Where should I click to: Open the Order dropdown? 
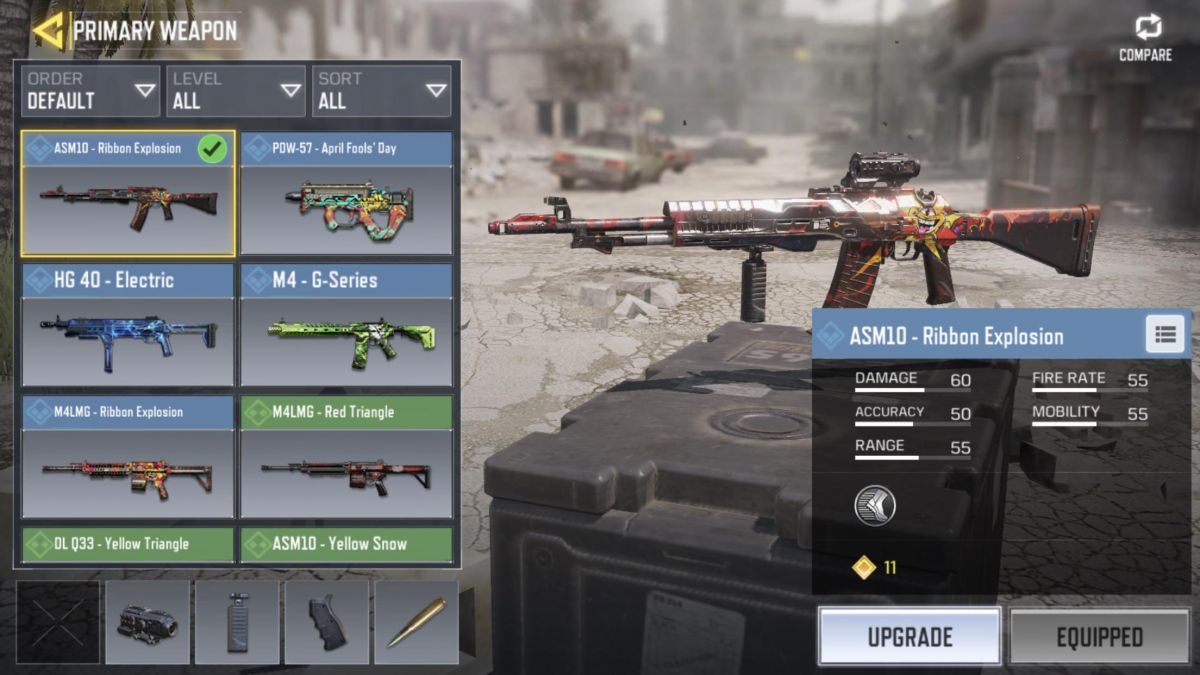coord(89,91)
